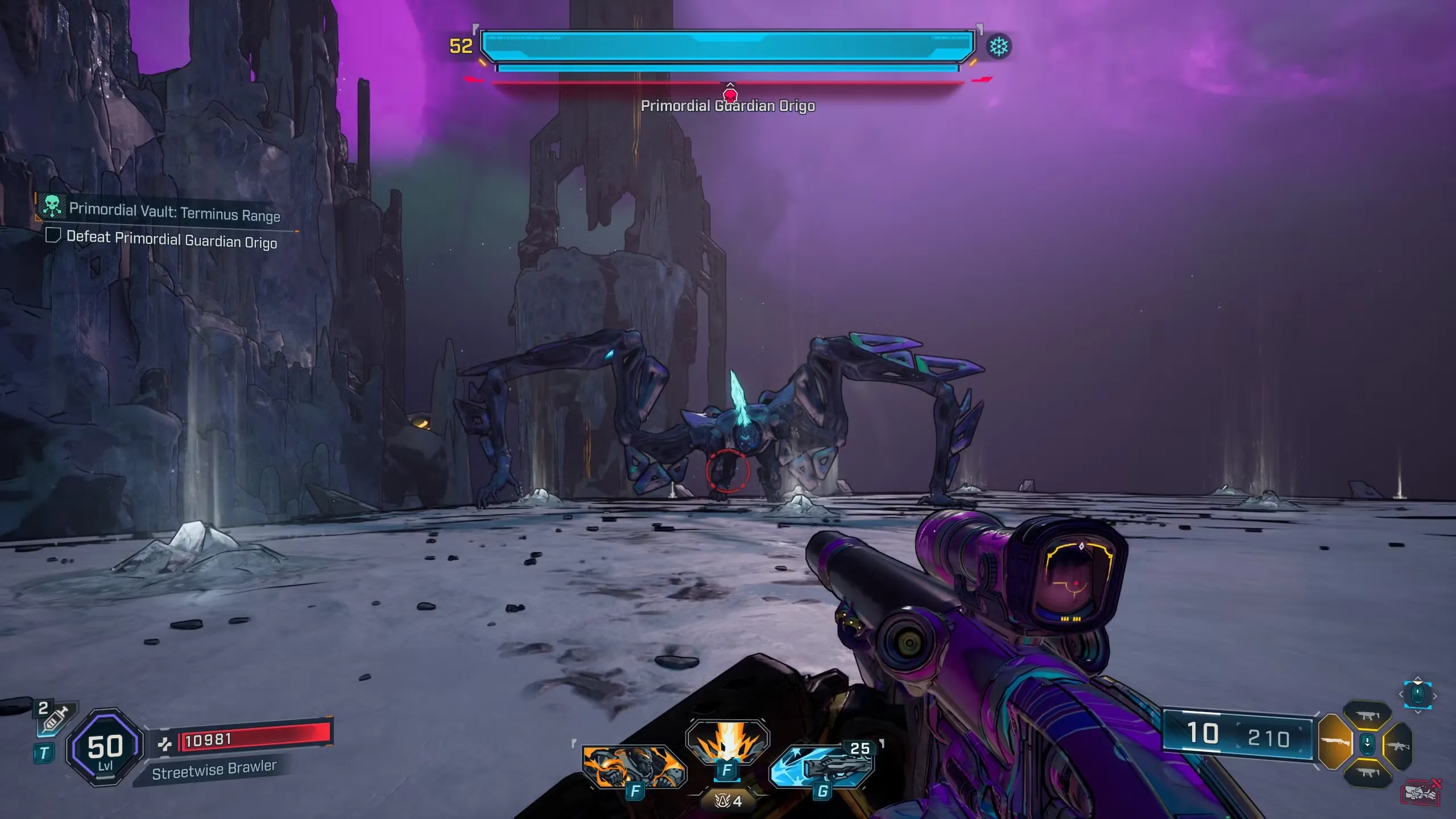Switch to the assault rifle weapon slot
The width and height of the screenshot is (1456, 819).
1399,746
